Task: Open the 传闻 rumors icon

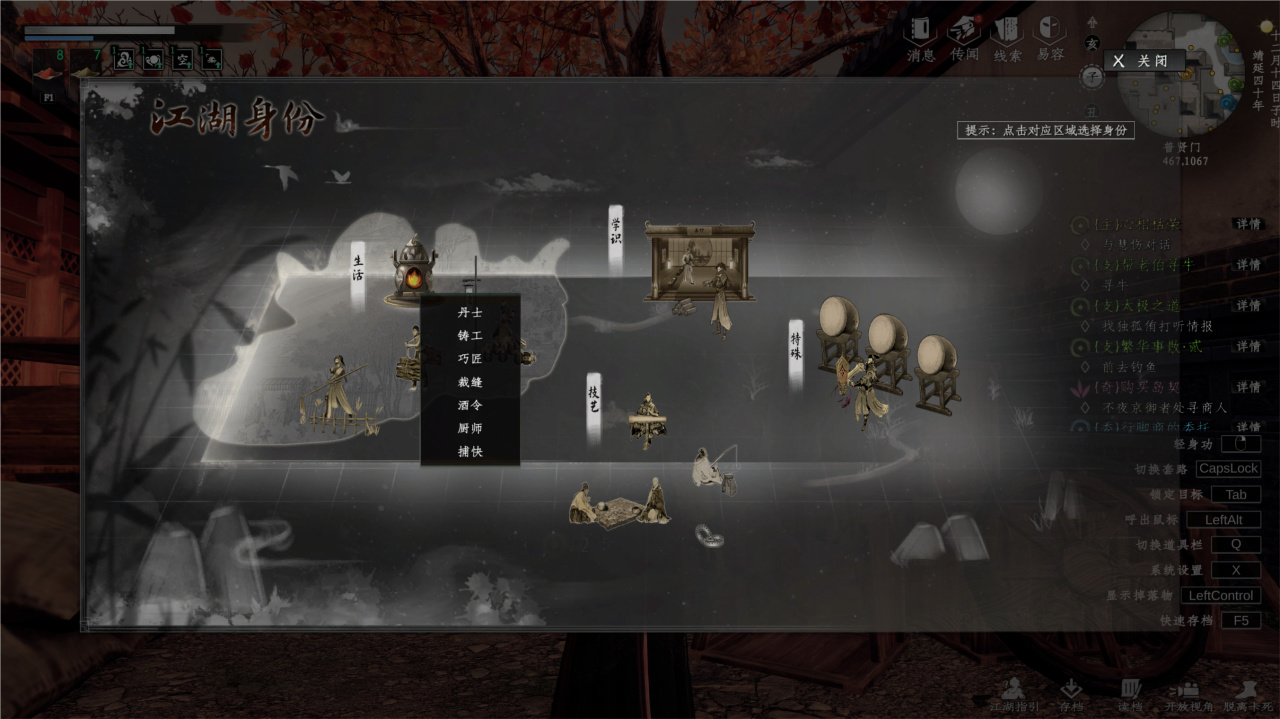Action: 965,36
